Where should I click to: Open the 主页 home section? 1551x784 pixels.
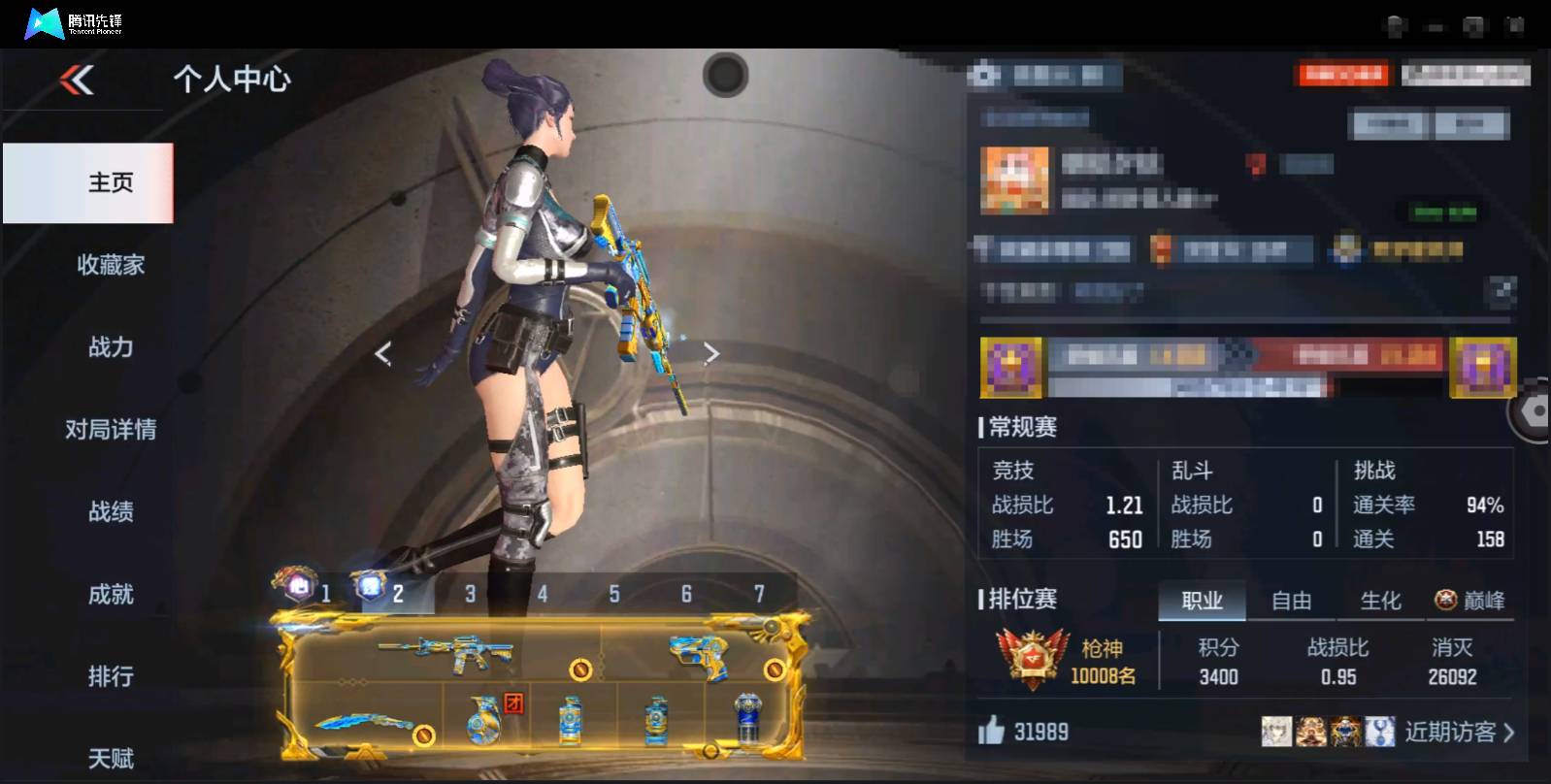[110, 182]
